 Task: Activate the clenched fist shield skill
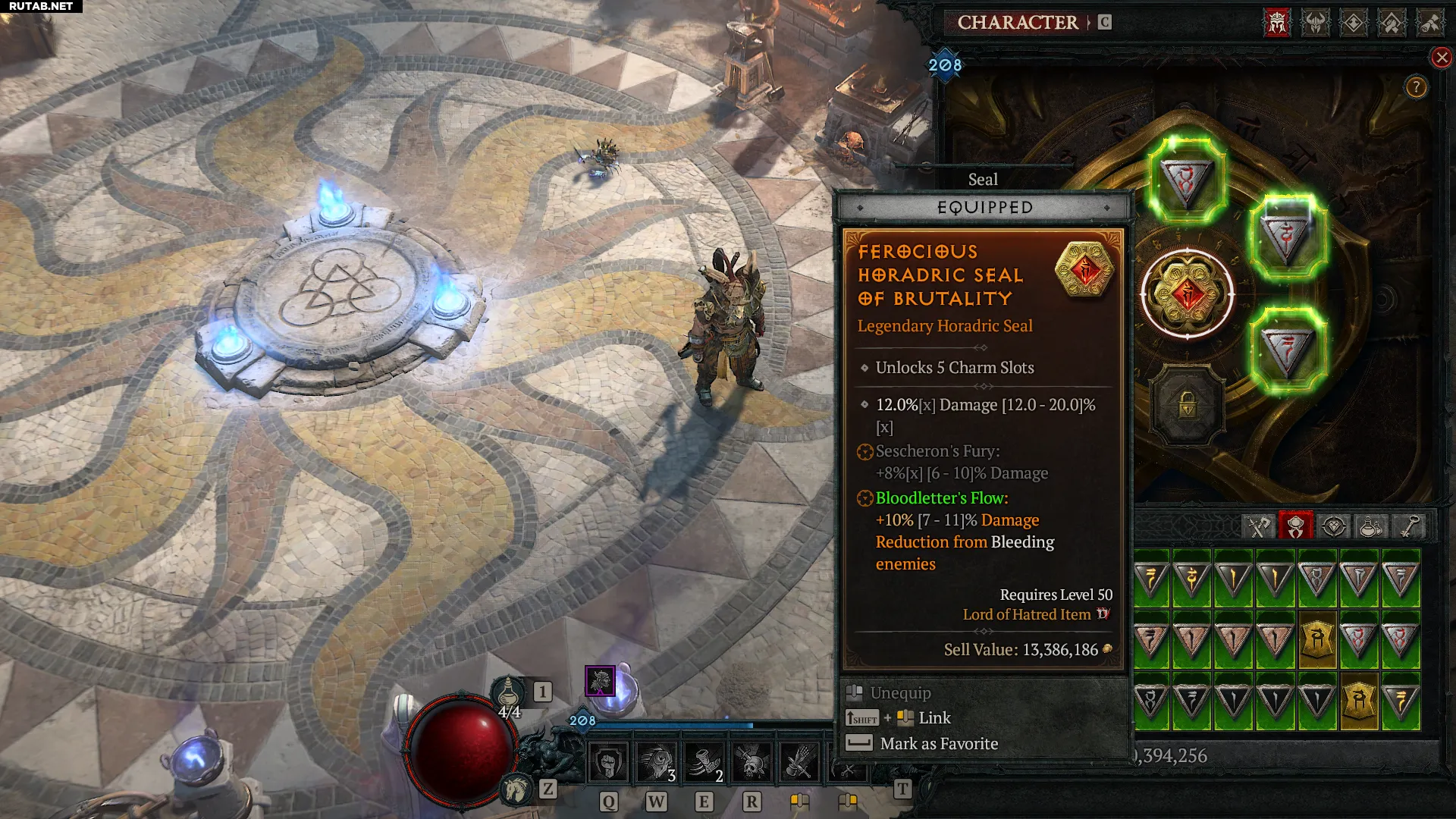608,762
